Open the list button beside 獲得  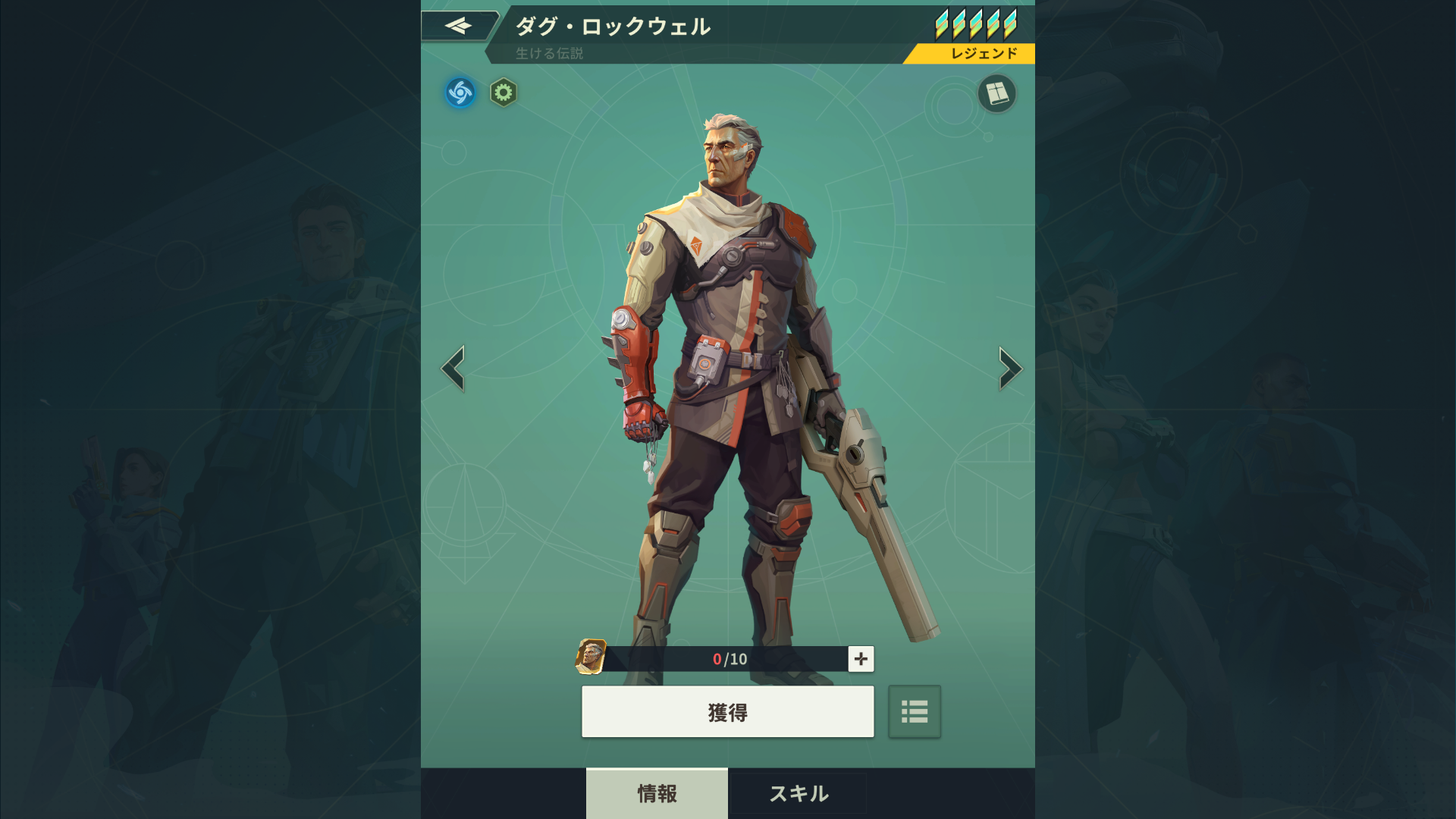[915, 712]
